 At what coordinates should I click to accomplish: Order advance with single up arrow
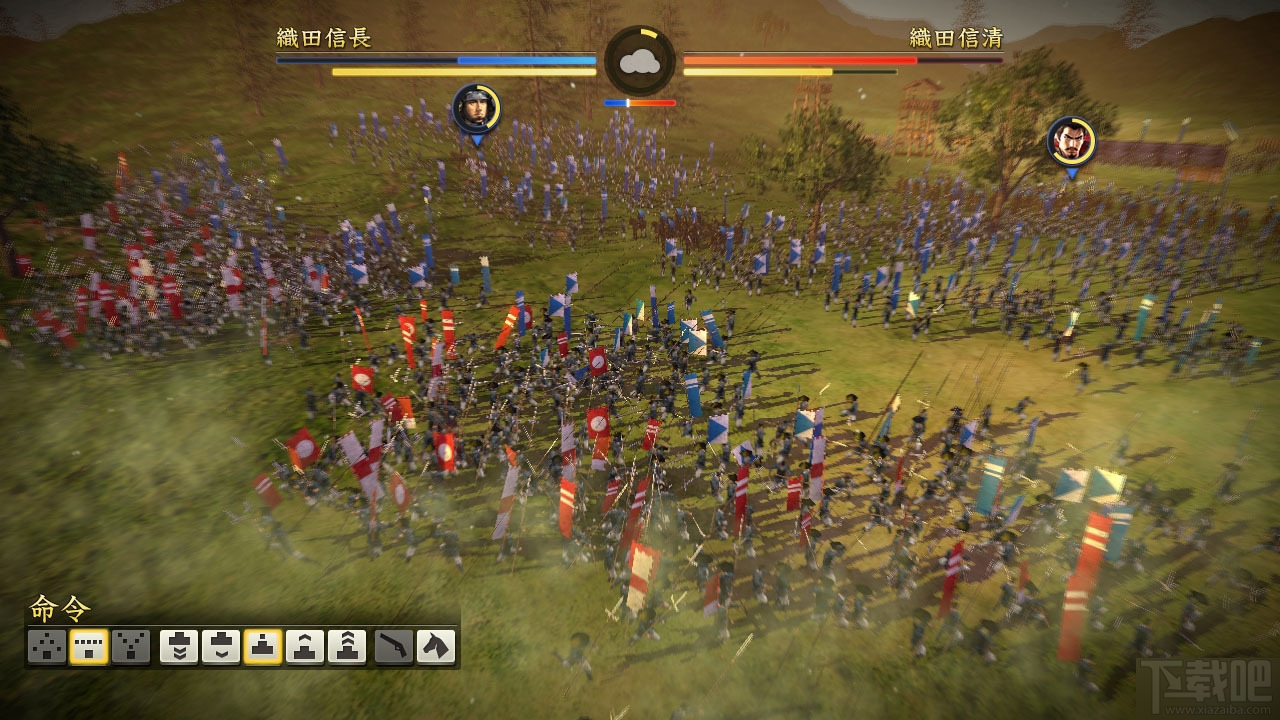pyautogui.click(x=305, y=647)
